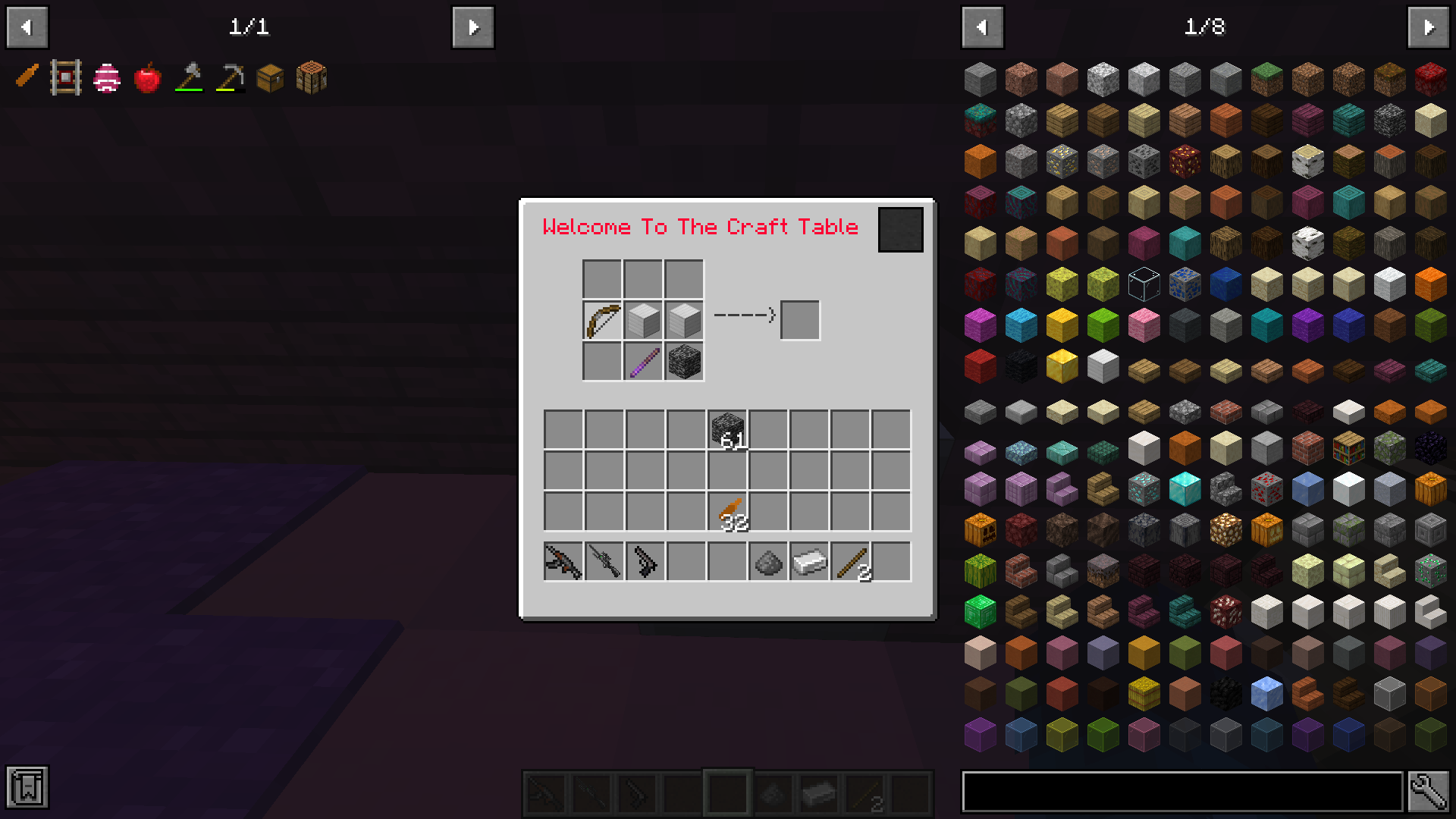Click the pink spawn egg icon
The height and width of the screenshot is (819, 1456).
pyautogui.click(x=107, y=77)
